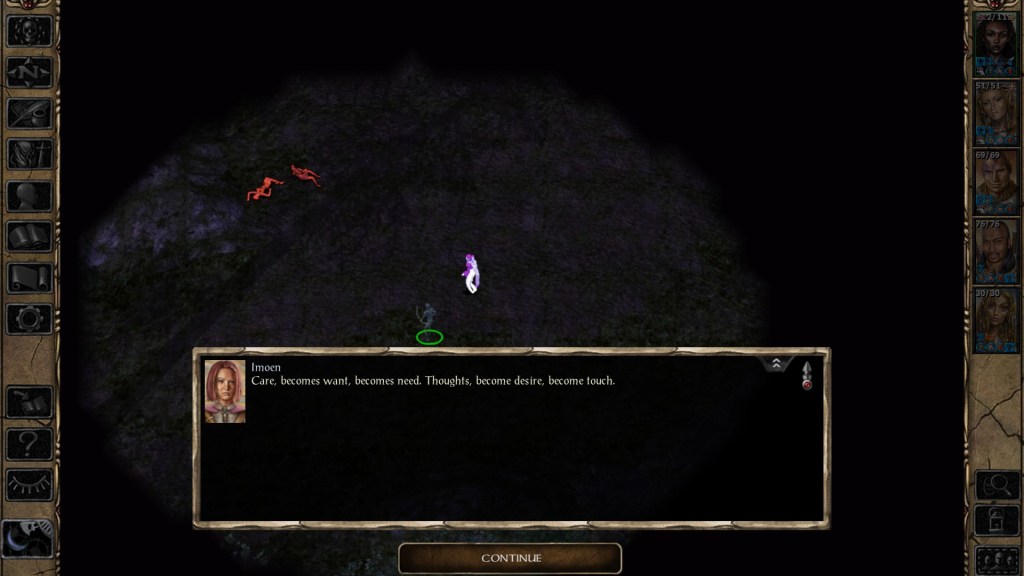Click the magnifying glass zoom button

click(996, 485)
